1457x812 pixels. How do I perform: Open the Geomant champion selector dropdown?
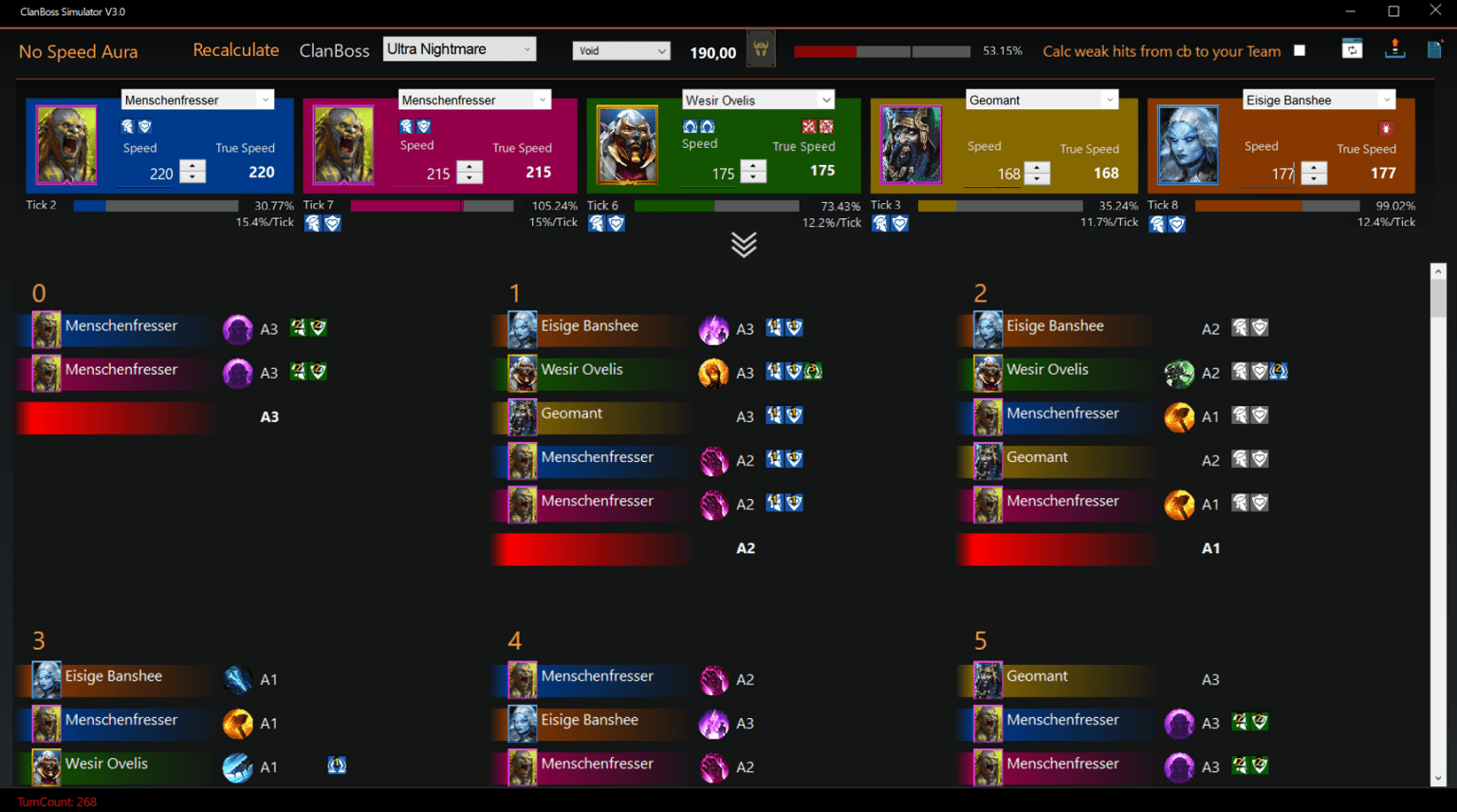click(x=1042, y=99)
